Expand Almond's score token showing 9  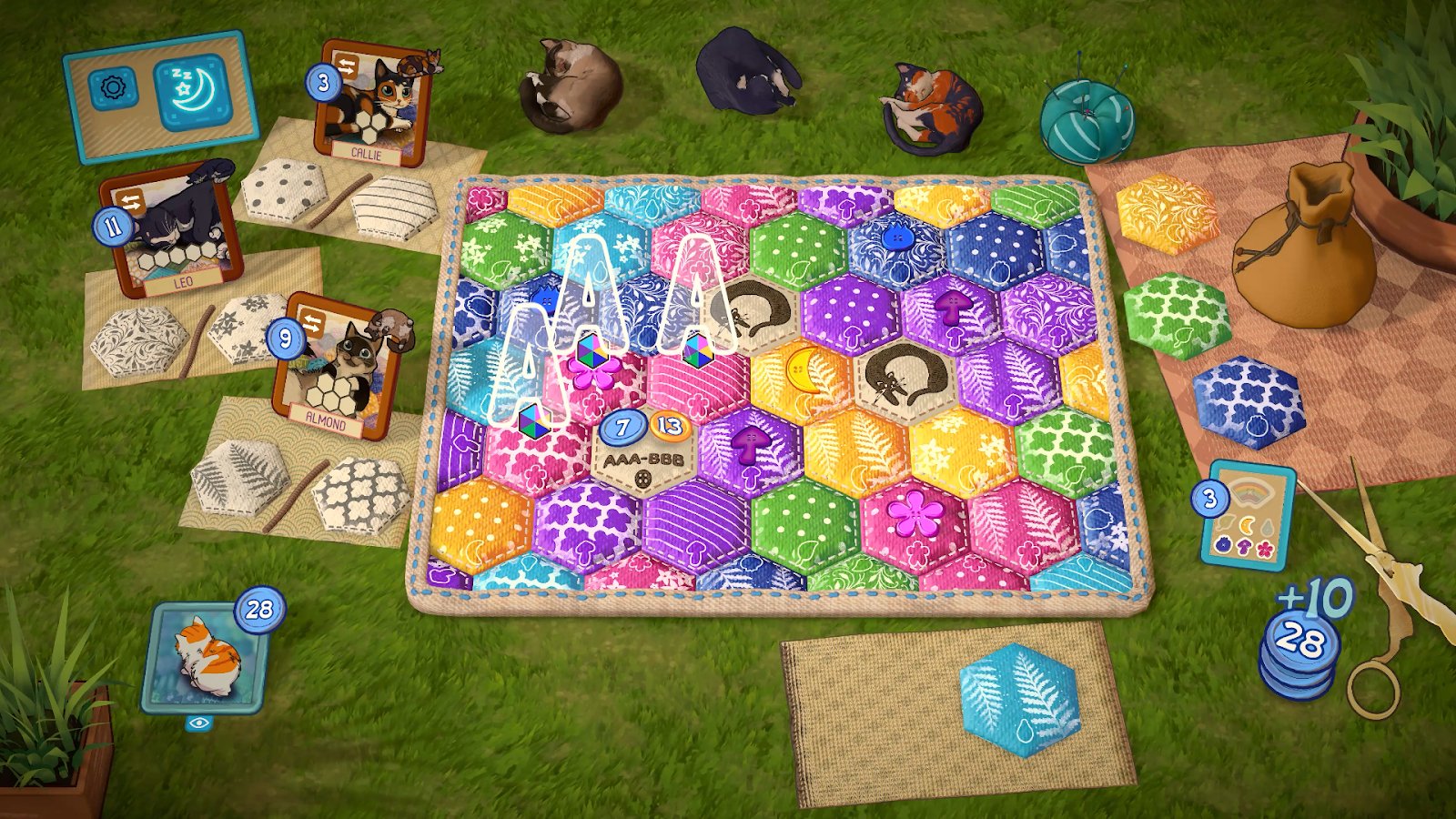(x=284, y=338)
